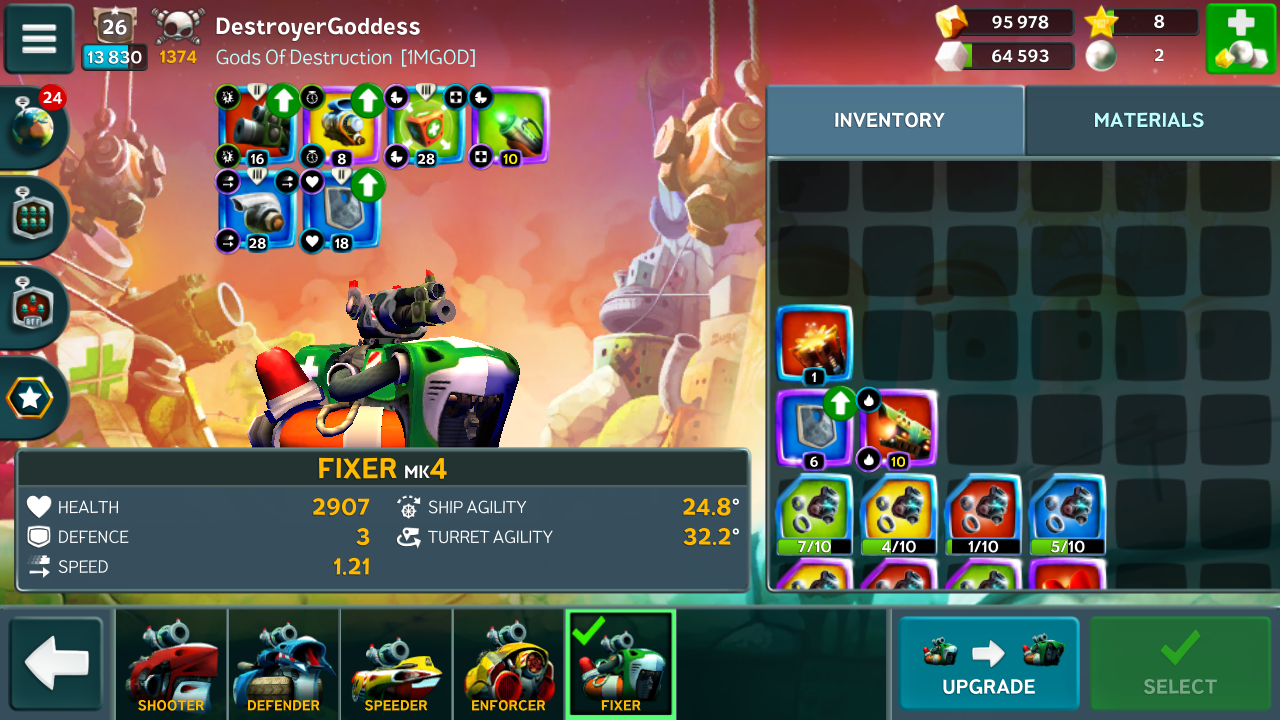Select the explosive mine item in inventory
Viewport: 1280px width, 720px height.
(814, 344)
